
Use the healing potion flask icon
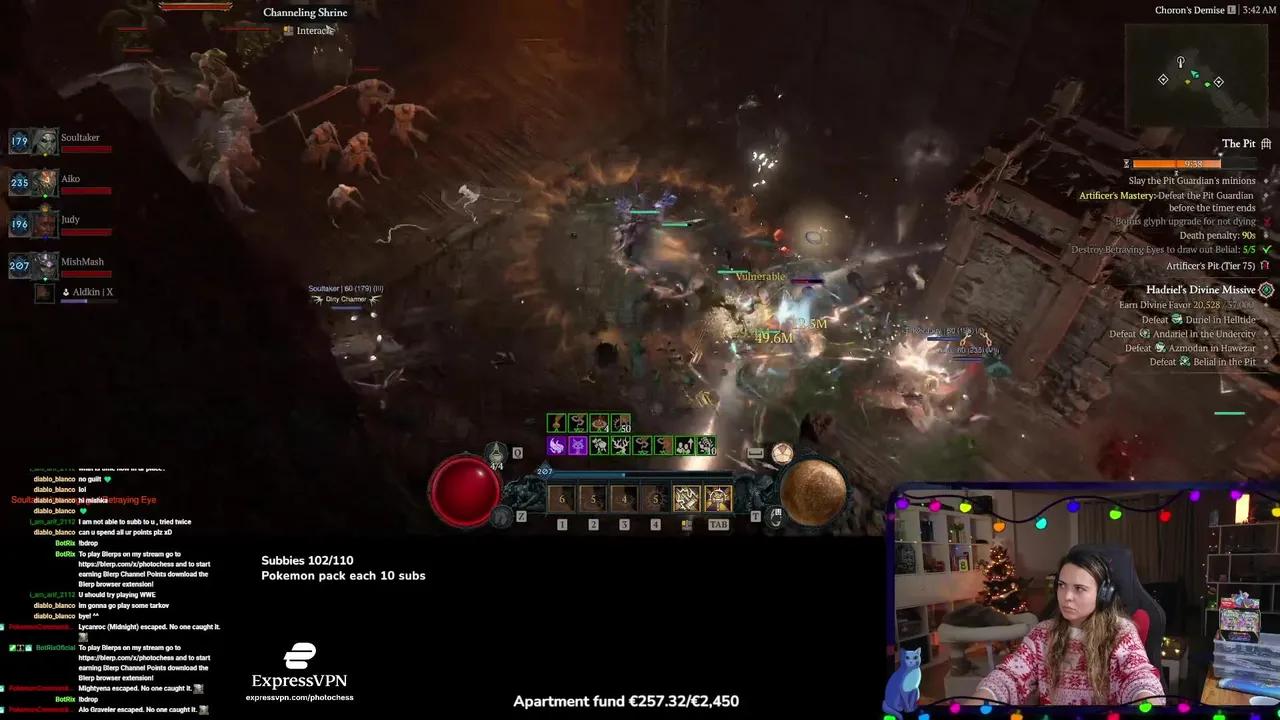pyautogui.click(x=496, y=457)
